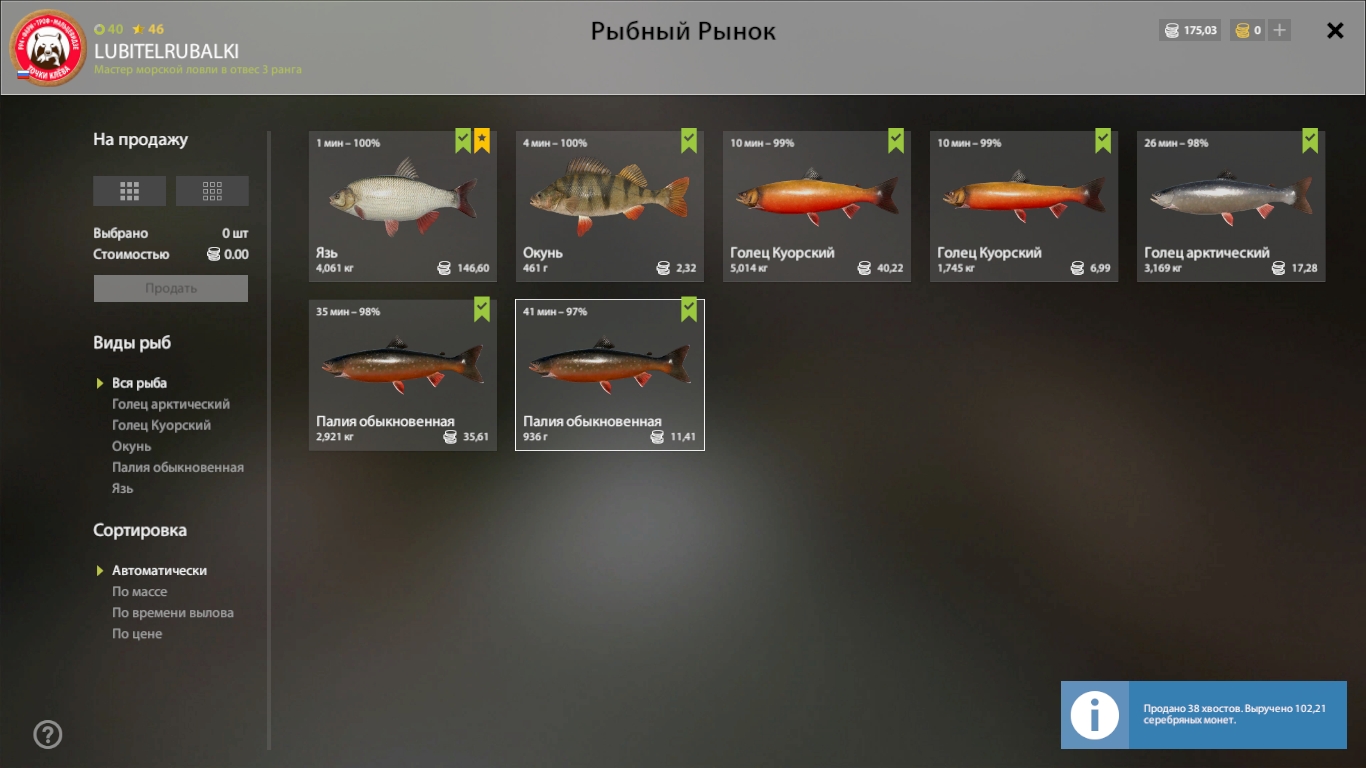Select the Голец арктический fish card

click(1230, 206)
